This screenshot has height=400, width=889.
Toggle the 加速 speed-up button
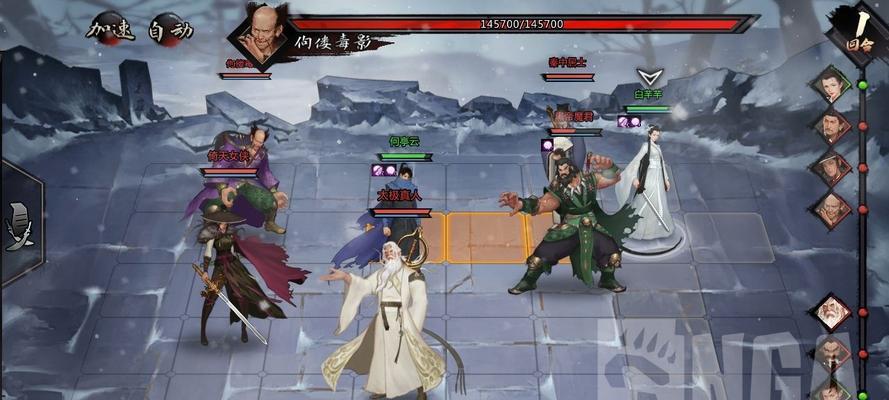110,29
